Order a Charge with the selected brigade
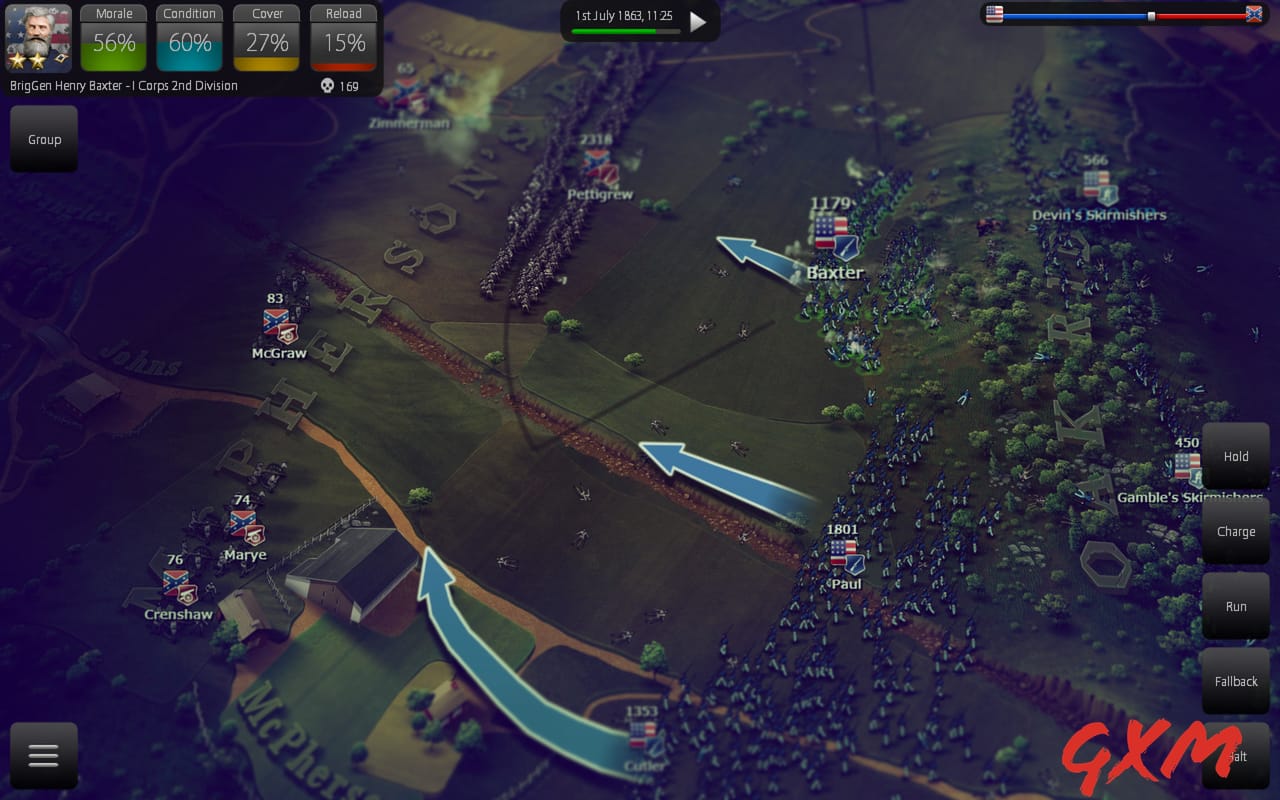The width and height of the screenshot is (1280, 800). [1235, 531]
